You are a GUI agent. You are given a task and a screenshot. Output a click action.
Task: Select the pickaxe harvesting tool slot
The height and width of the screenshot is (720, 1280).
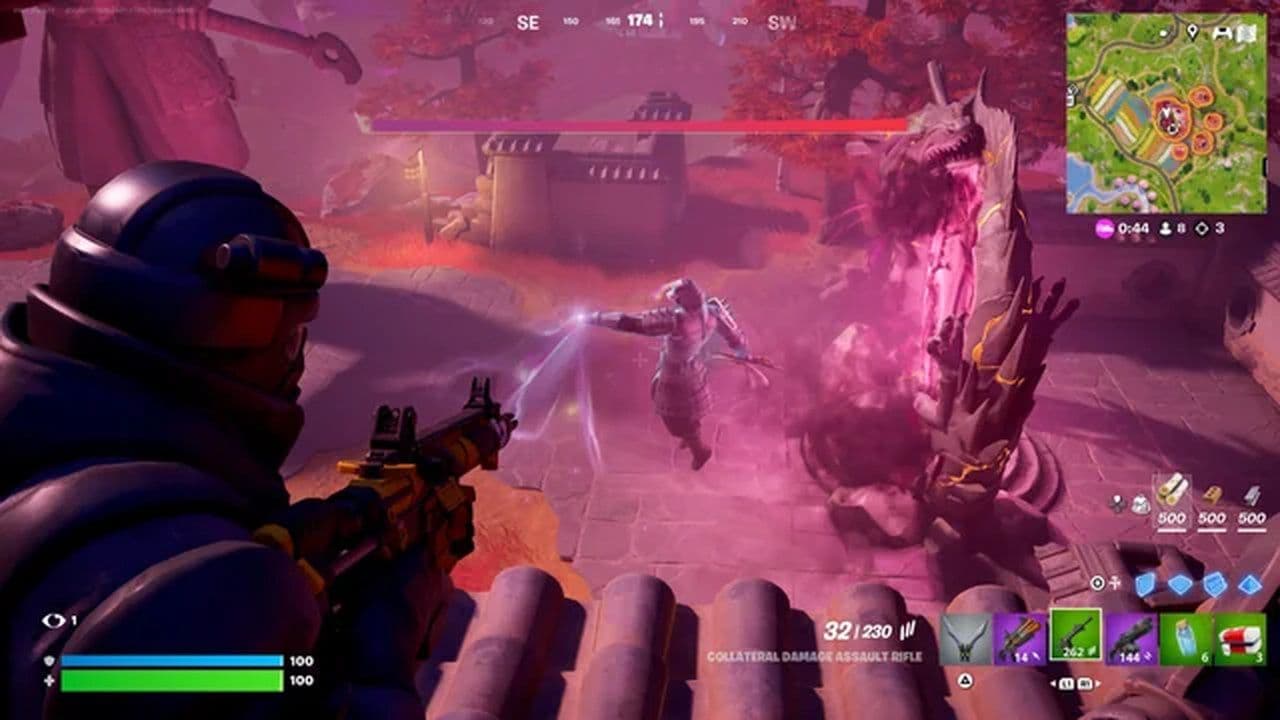point(966,637)
